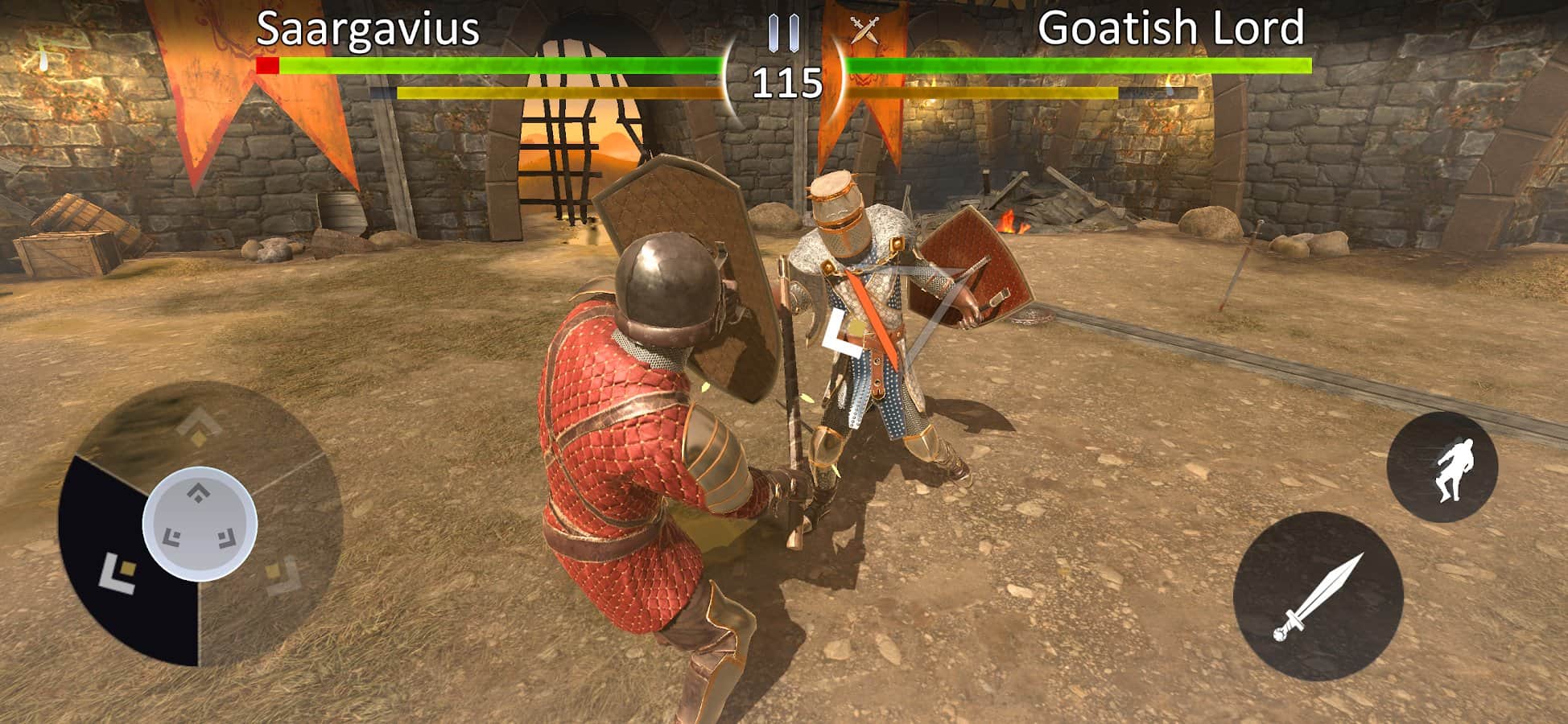This screenshot has height=724, width=1568.
Task: Tap the virtual joystick center knob
Action: pos(200,524)
